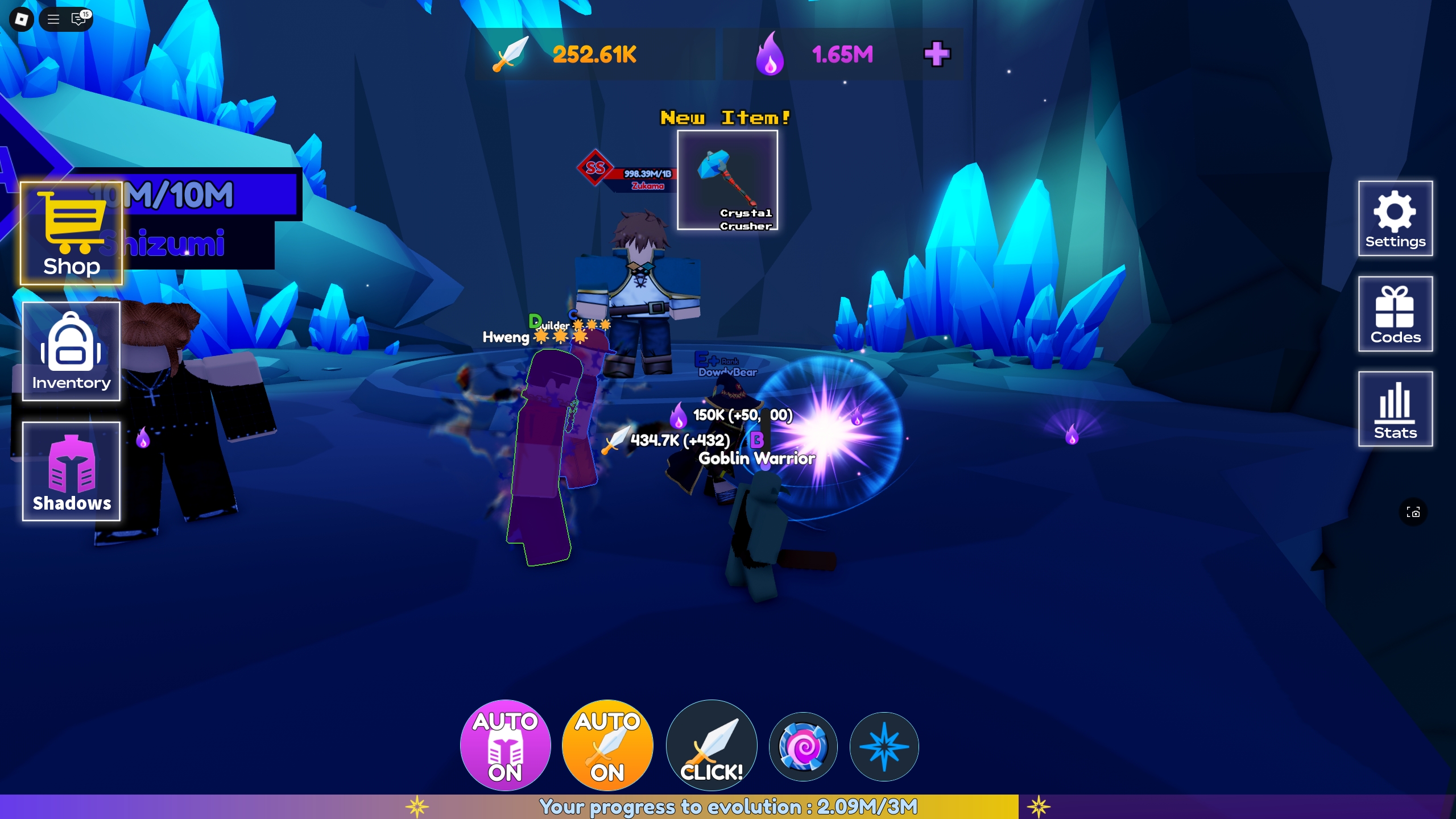Click the screenshot capture icon

click(x=1413, y=512)
